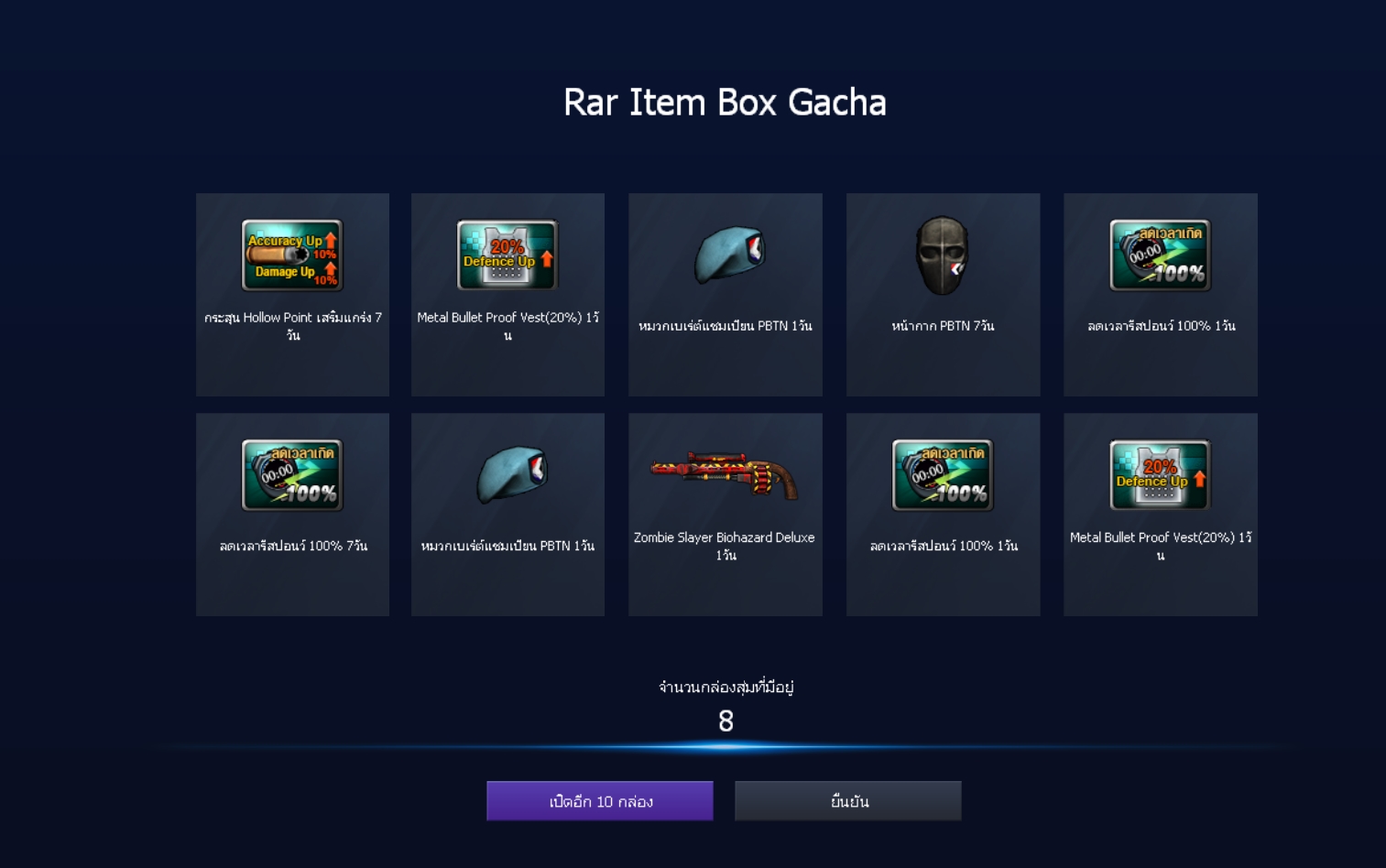Select the Hollow Point ammo boost item icon
Viewport: 1386px width, 868px height.
coord(292,255)
